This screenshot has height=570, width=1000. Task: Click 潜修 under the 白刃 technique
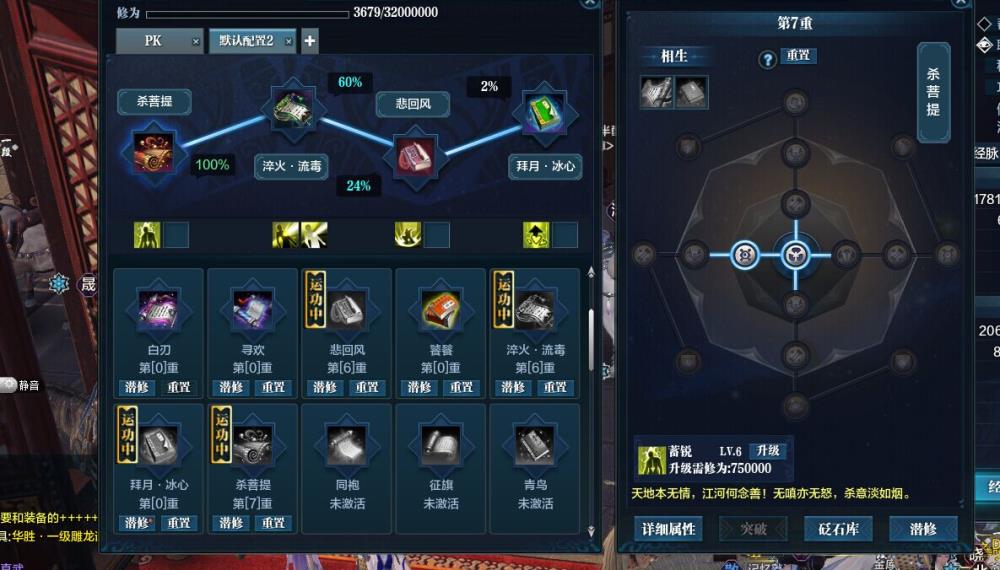(138, 387)
